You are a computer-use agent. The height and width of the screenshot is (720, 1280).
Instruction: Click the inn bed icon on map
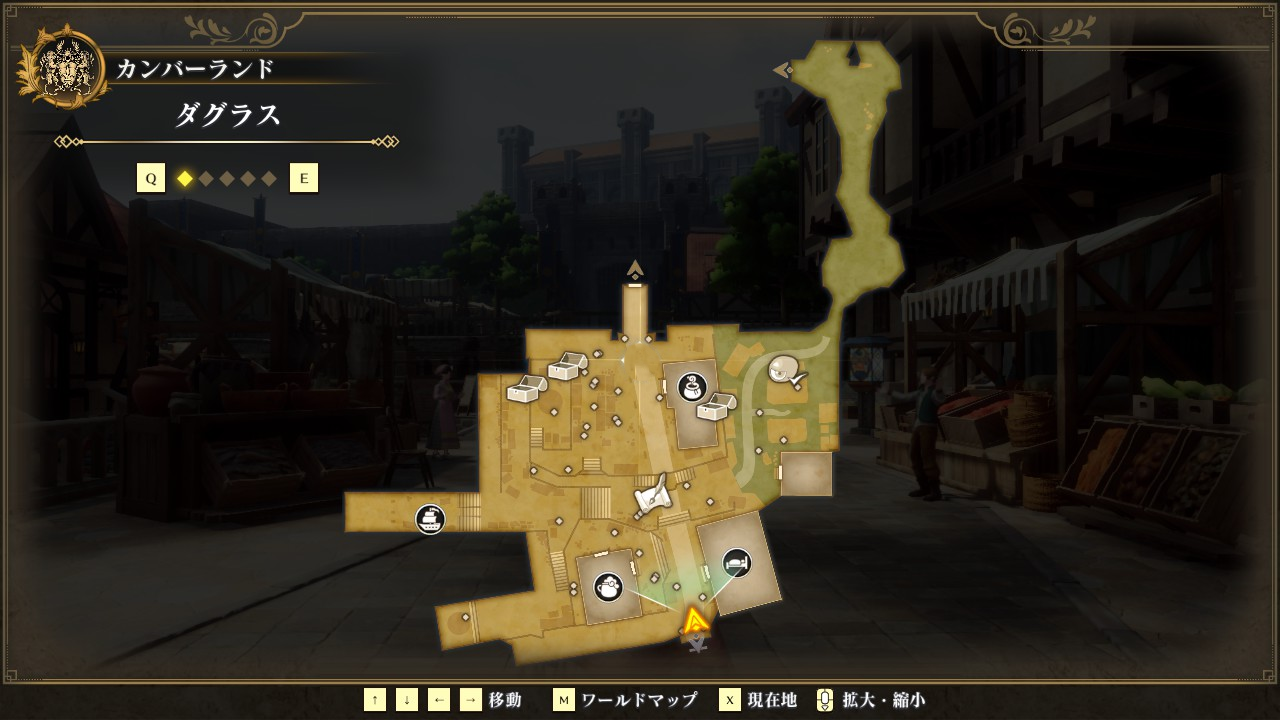(x=737, y=563)
